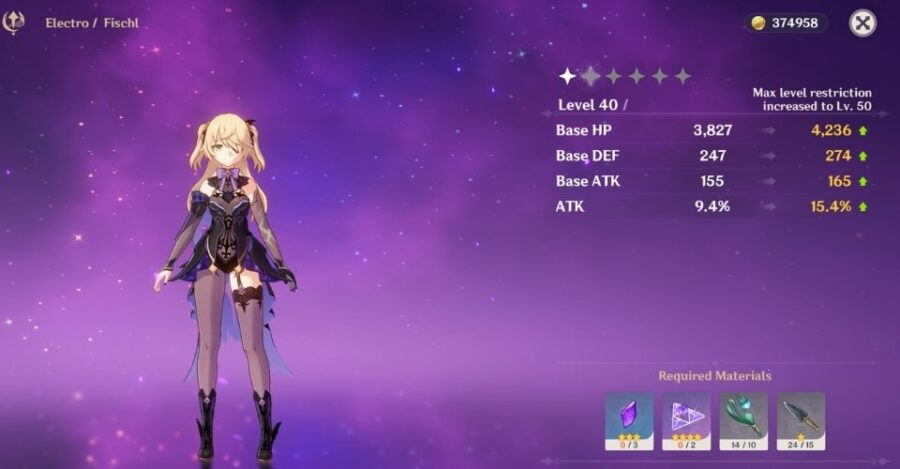Image resolution: width=900 pixels, height=469 pixels.
Task: Select the purple Vajrada Amethyst fragment material
Action: 629,416
